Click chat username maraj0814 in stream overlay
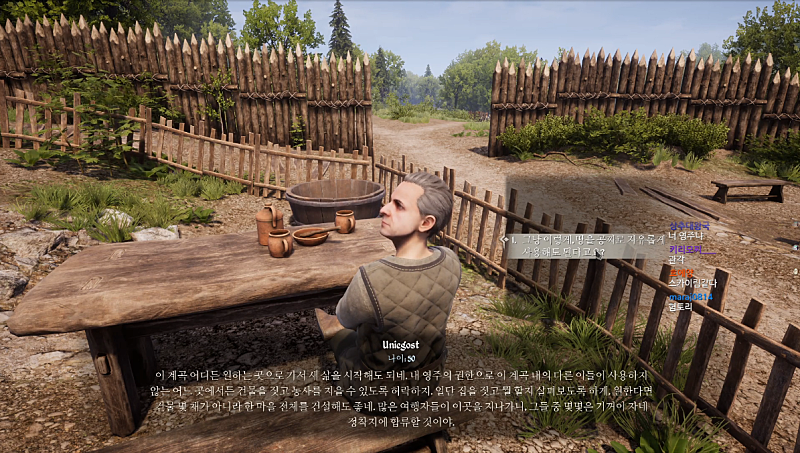The width and height of the screenshot is (800, 453). point(692,297)
